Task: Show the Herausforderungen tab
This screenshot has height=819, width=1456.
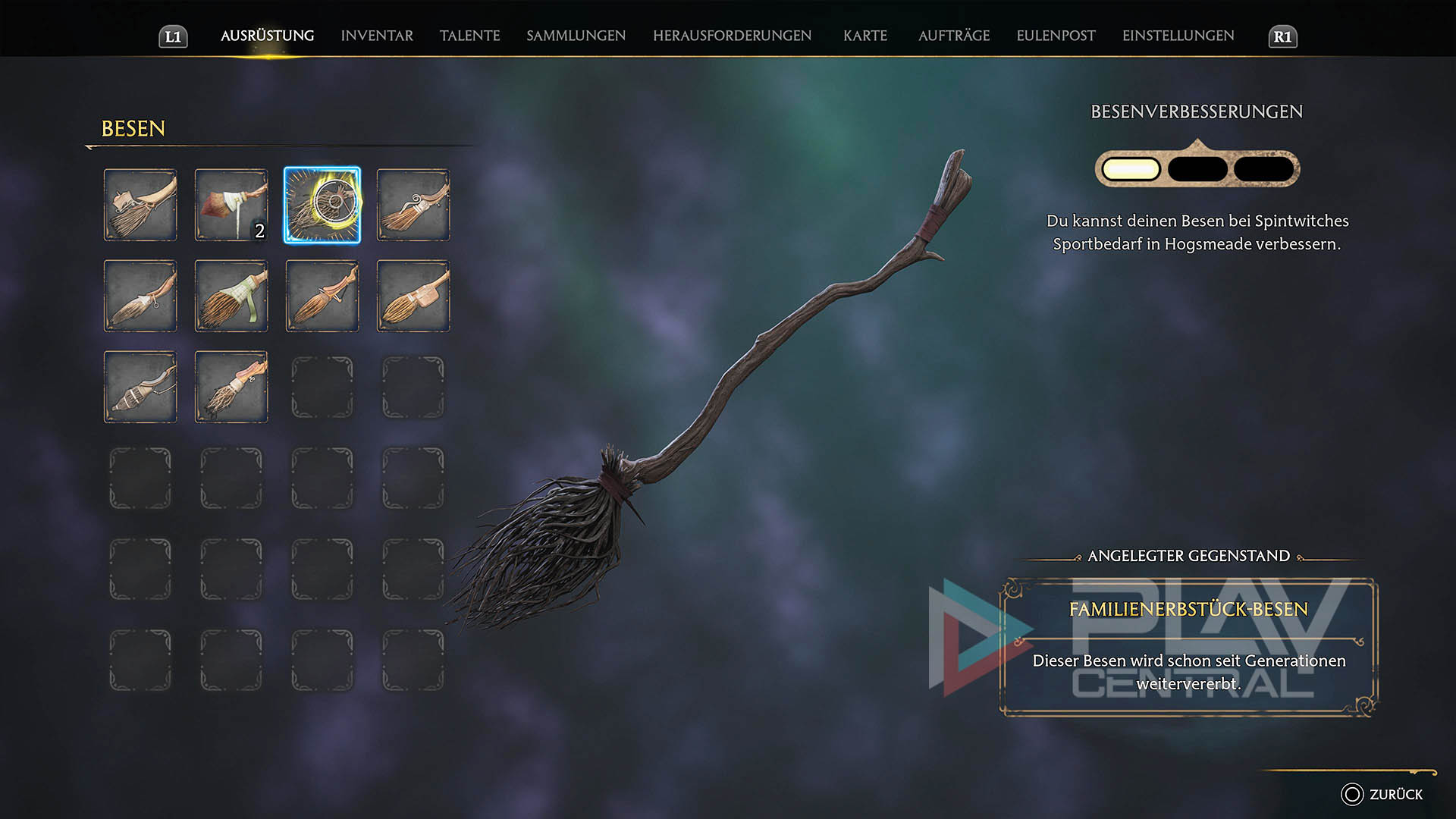Action: pyautogui.click(x=732, y=36)
